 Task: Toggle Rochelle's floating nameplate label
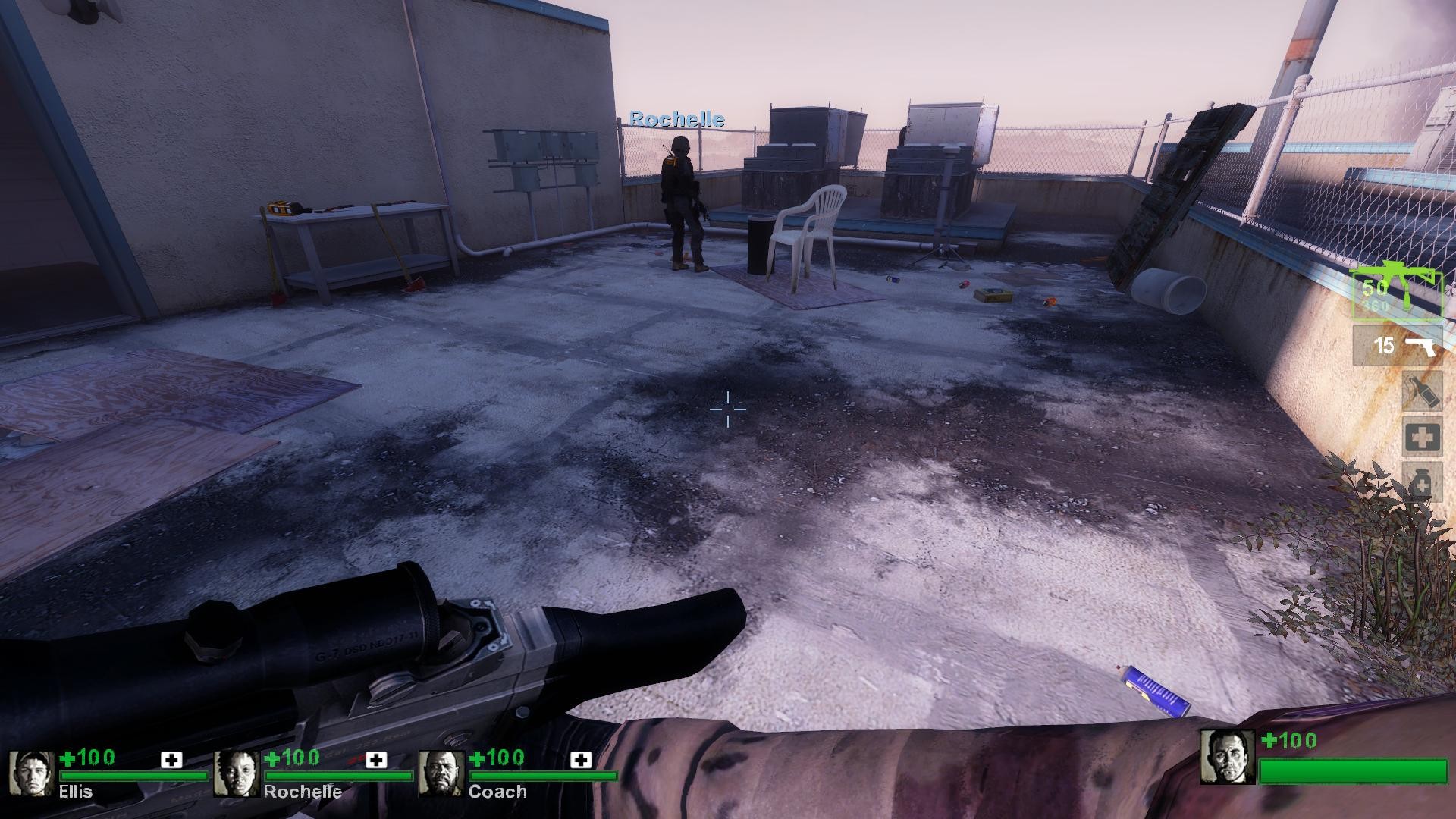pos(677,119)
